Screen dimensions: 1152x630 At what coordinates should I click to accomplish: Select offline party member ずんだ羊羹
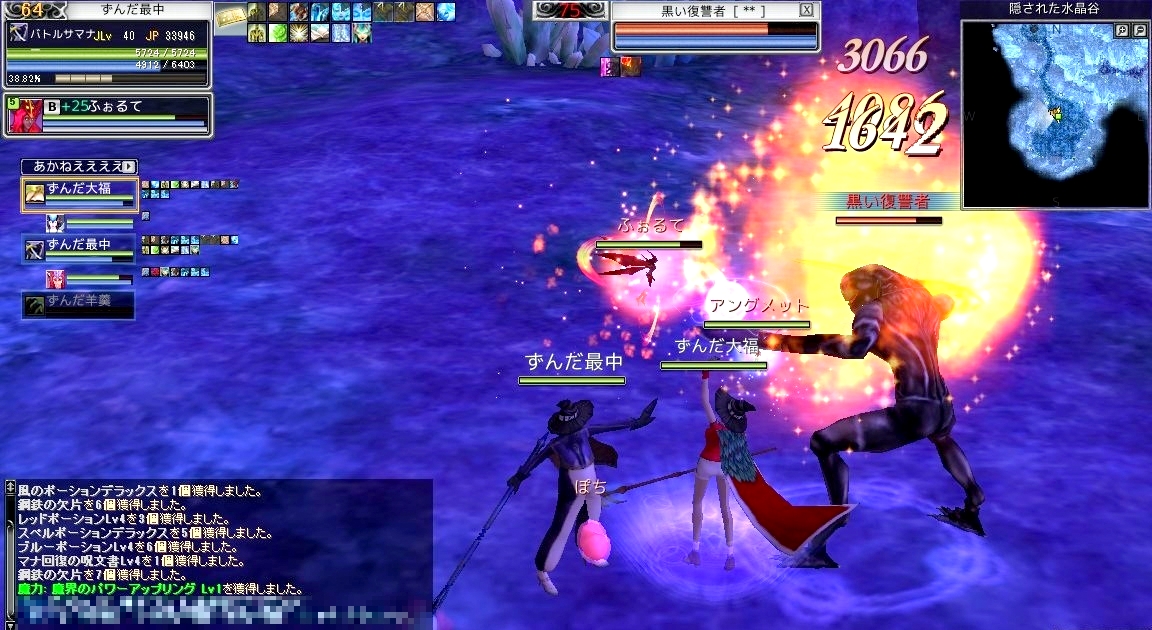(x=79, y=305)
